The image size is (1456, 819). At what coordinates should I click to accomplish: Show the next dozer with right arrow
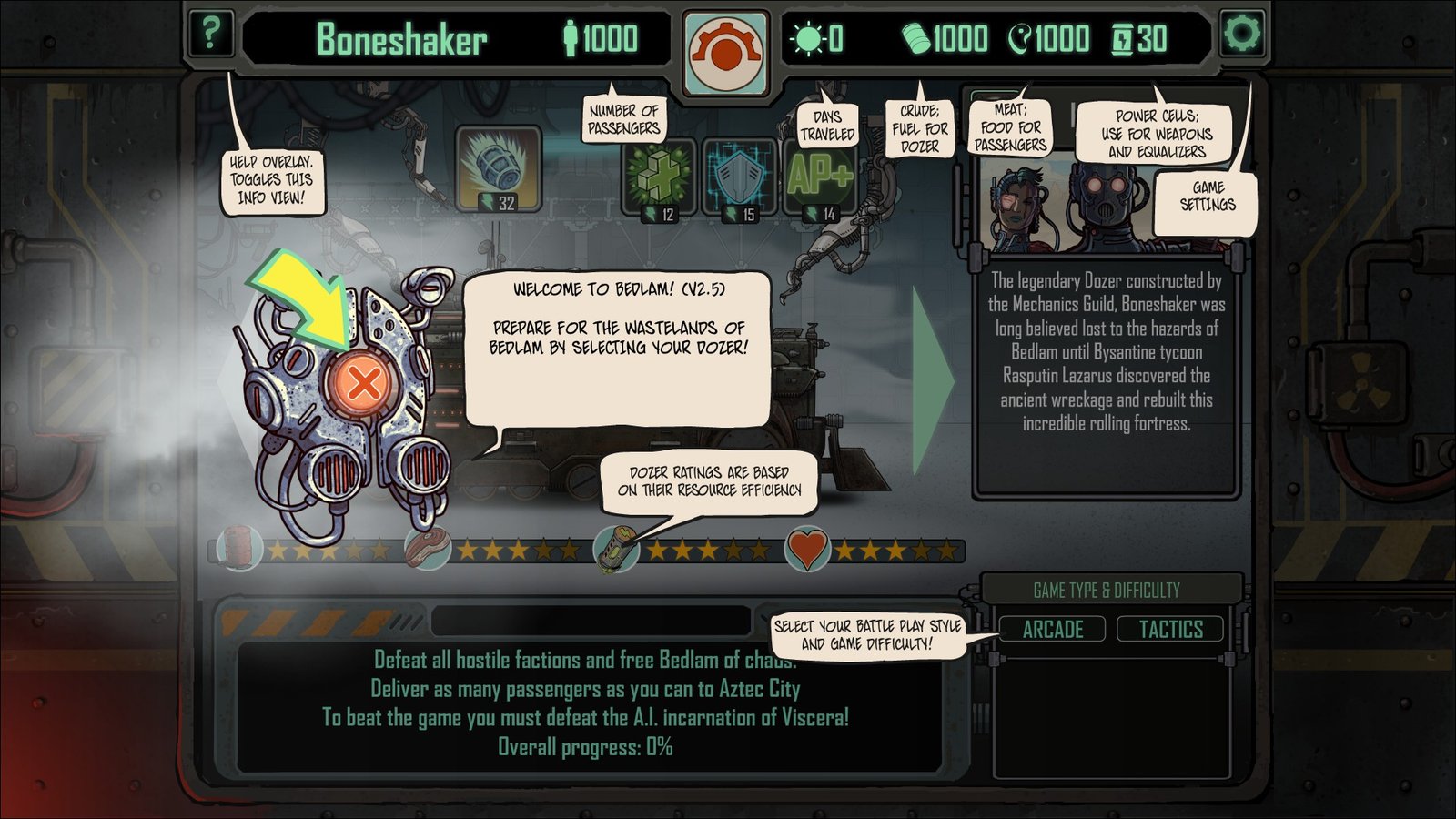(x=933, y=380)
